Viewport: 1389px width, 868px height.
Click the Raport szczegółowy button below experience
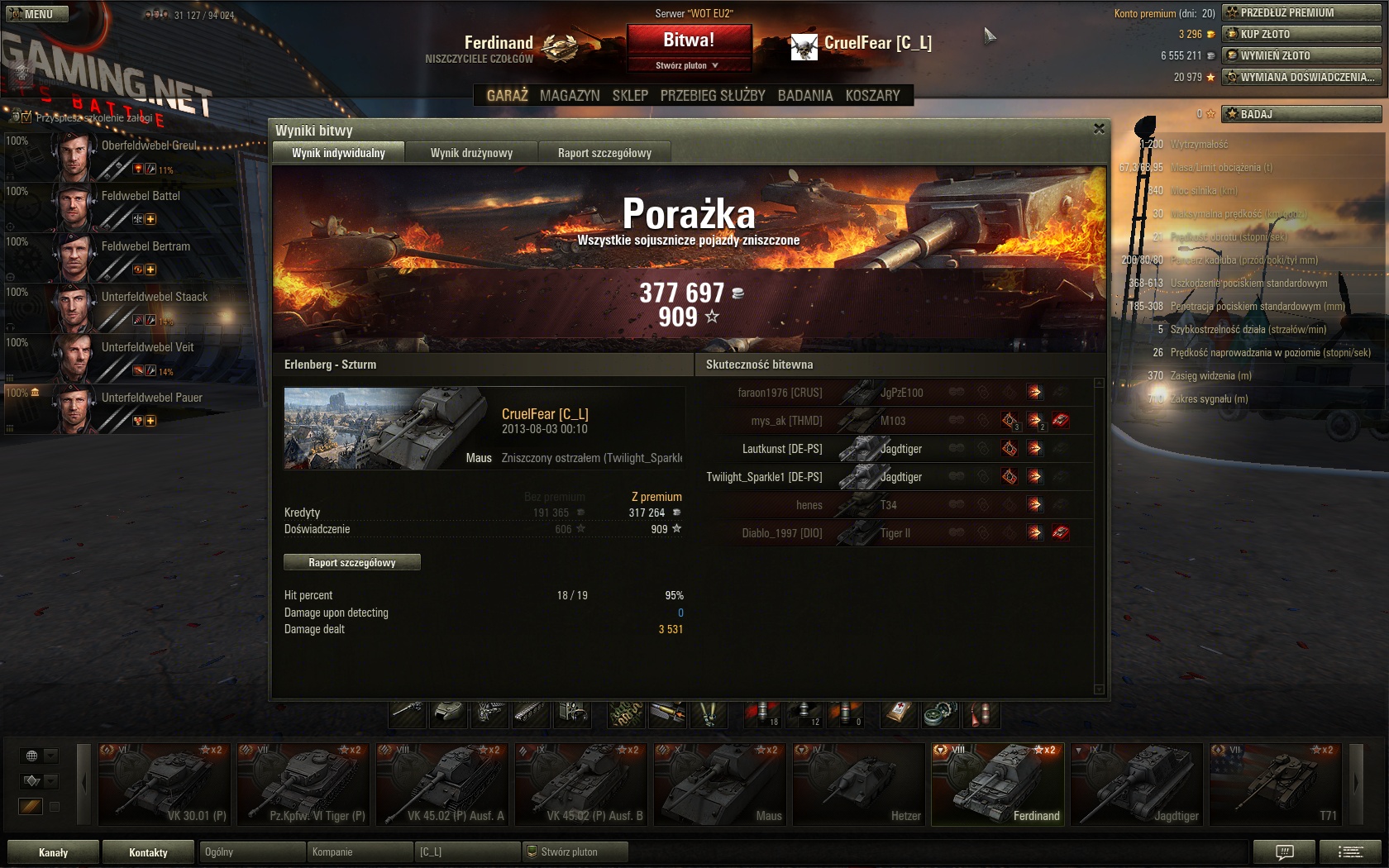352,563
